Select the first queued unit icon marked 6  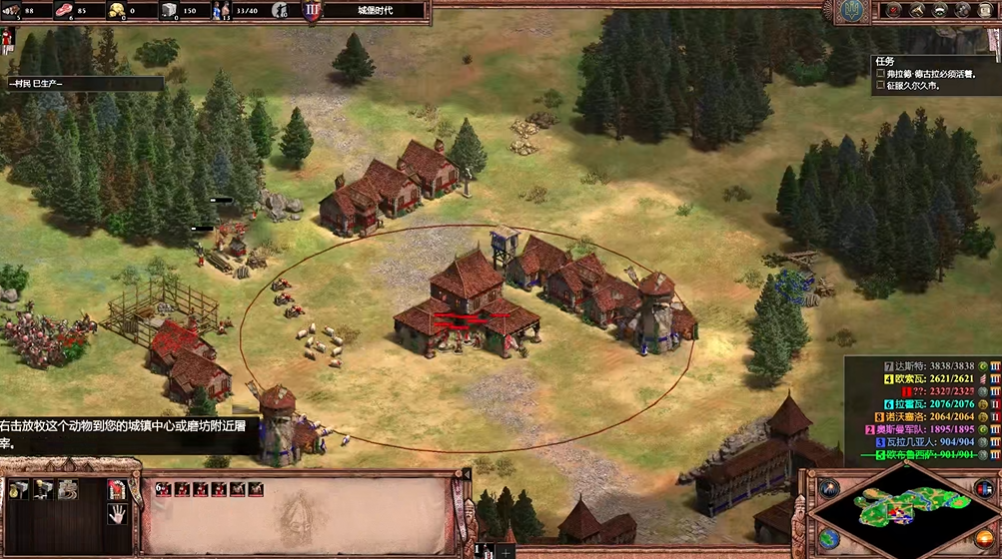point(164,489)
